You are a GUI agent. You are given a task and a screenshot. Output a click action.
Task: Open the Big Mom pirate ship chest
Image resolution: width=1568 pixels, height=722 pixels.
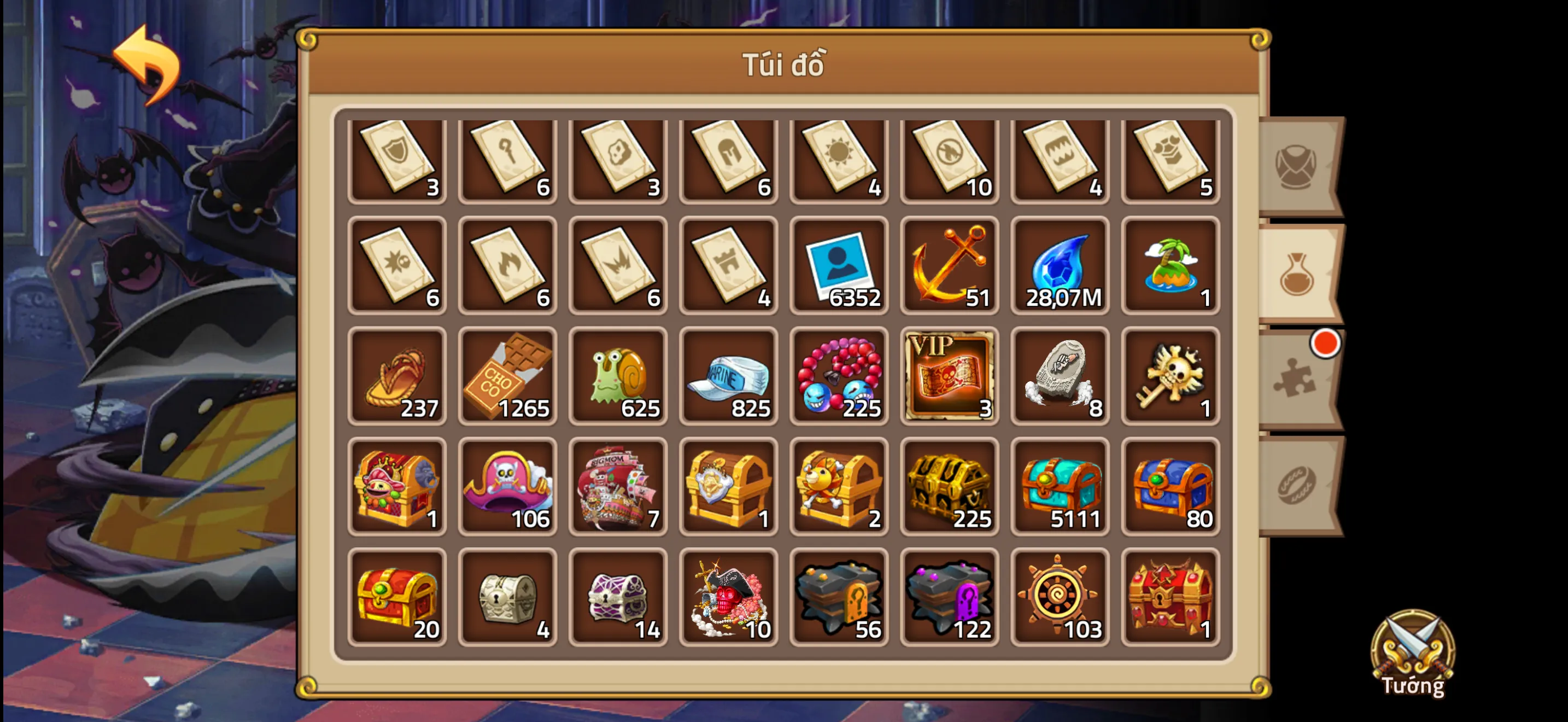[618, 486]
